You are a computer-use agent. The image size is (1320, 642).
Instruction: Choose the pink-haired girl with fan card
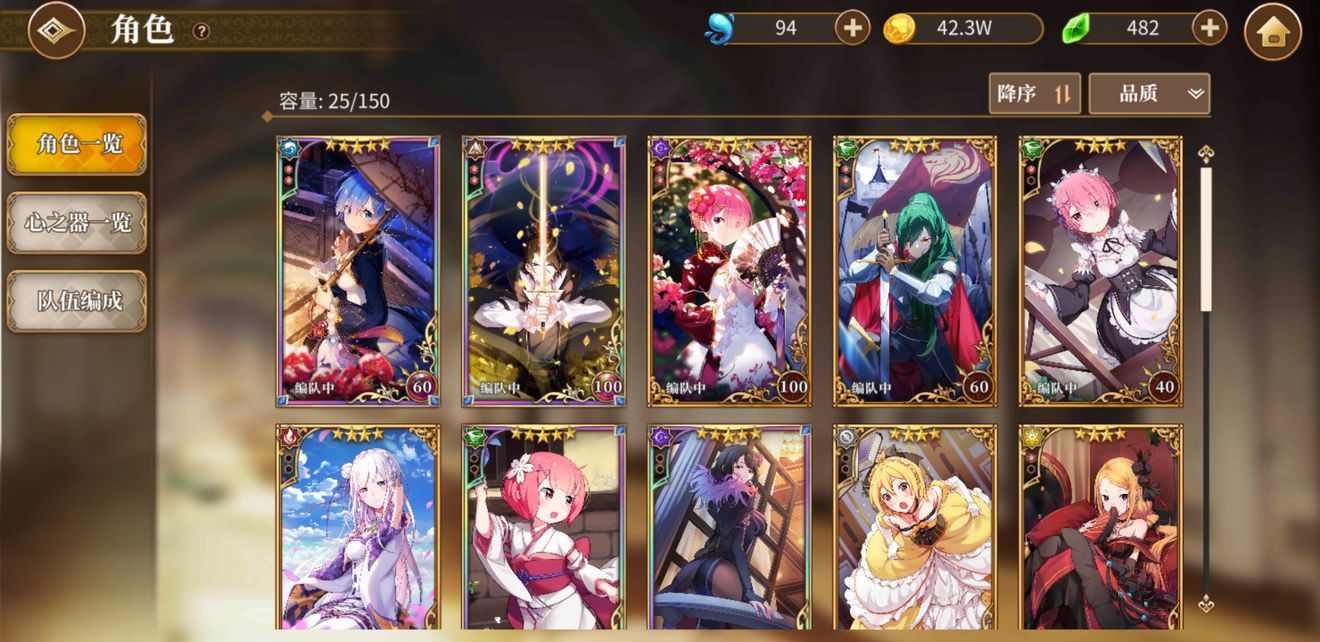(730, 271)
